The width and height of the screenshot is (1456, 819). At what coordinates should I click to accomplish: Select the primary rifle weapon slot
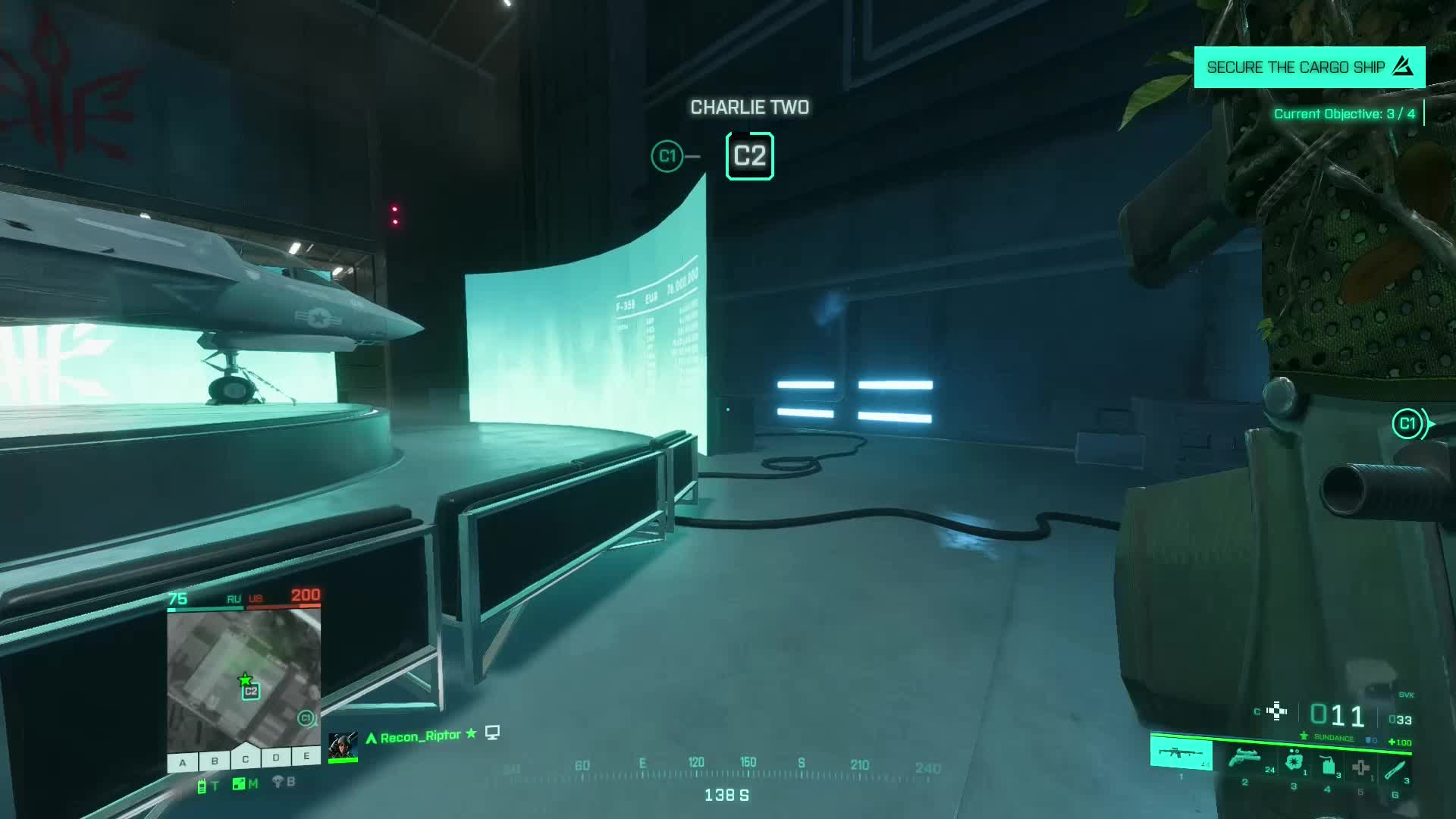pos(1181,755)
